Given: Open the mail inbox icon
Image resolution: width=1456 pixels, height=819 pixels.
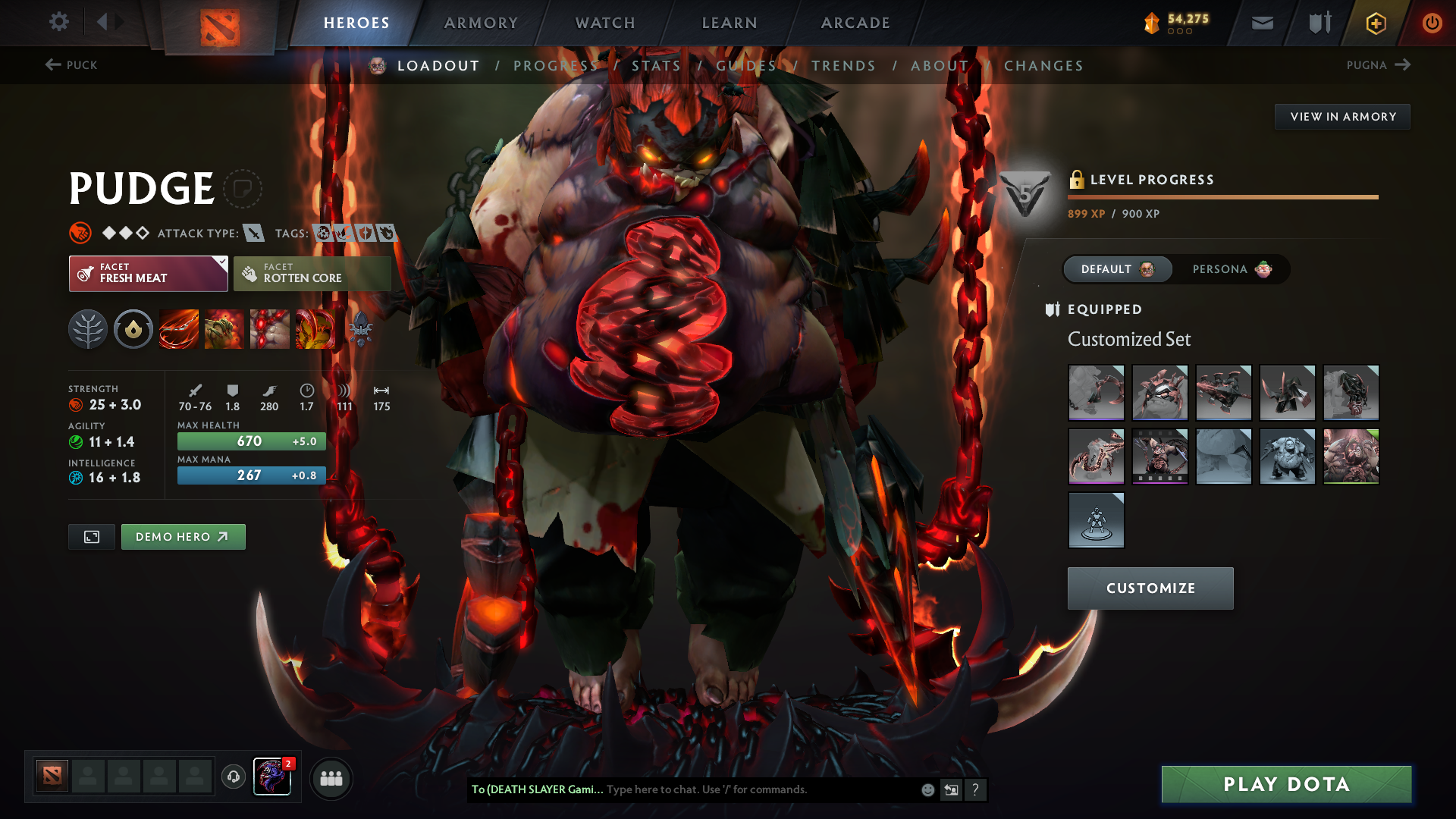Looking at the screenshot, I should tap(1261, 22).
